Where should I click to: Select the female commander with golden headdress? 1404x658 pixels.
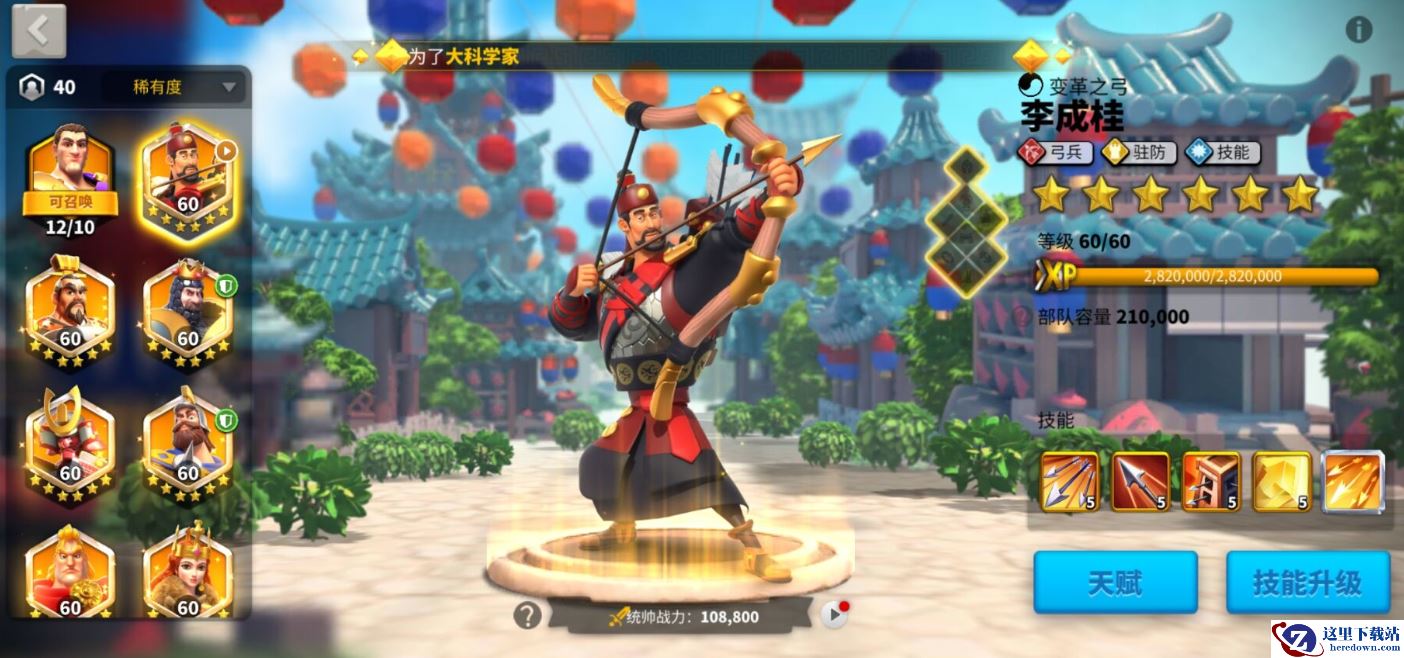(x=188, y=570)
